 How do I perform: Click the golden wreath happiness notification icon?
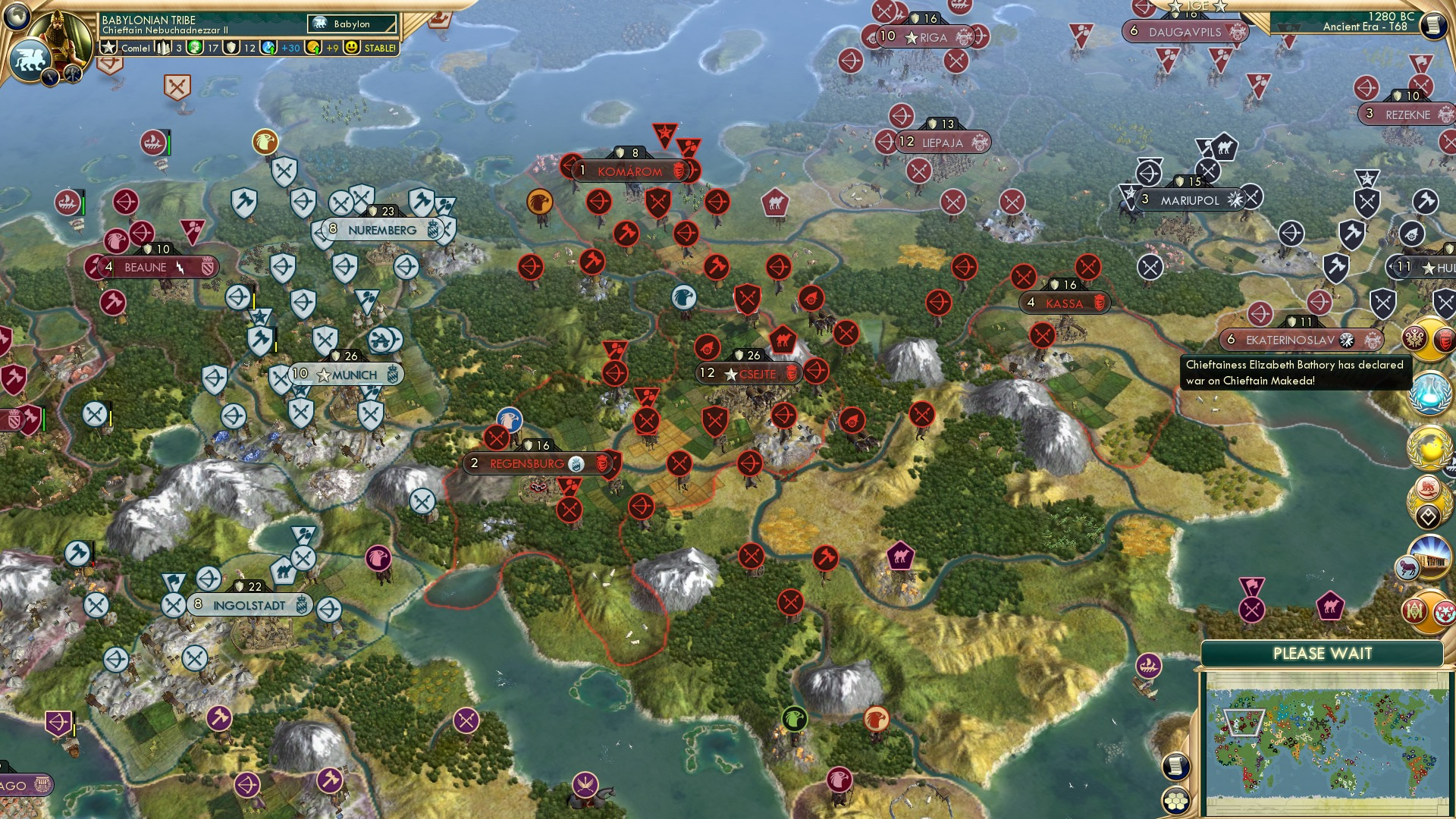[1427, 447]
